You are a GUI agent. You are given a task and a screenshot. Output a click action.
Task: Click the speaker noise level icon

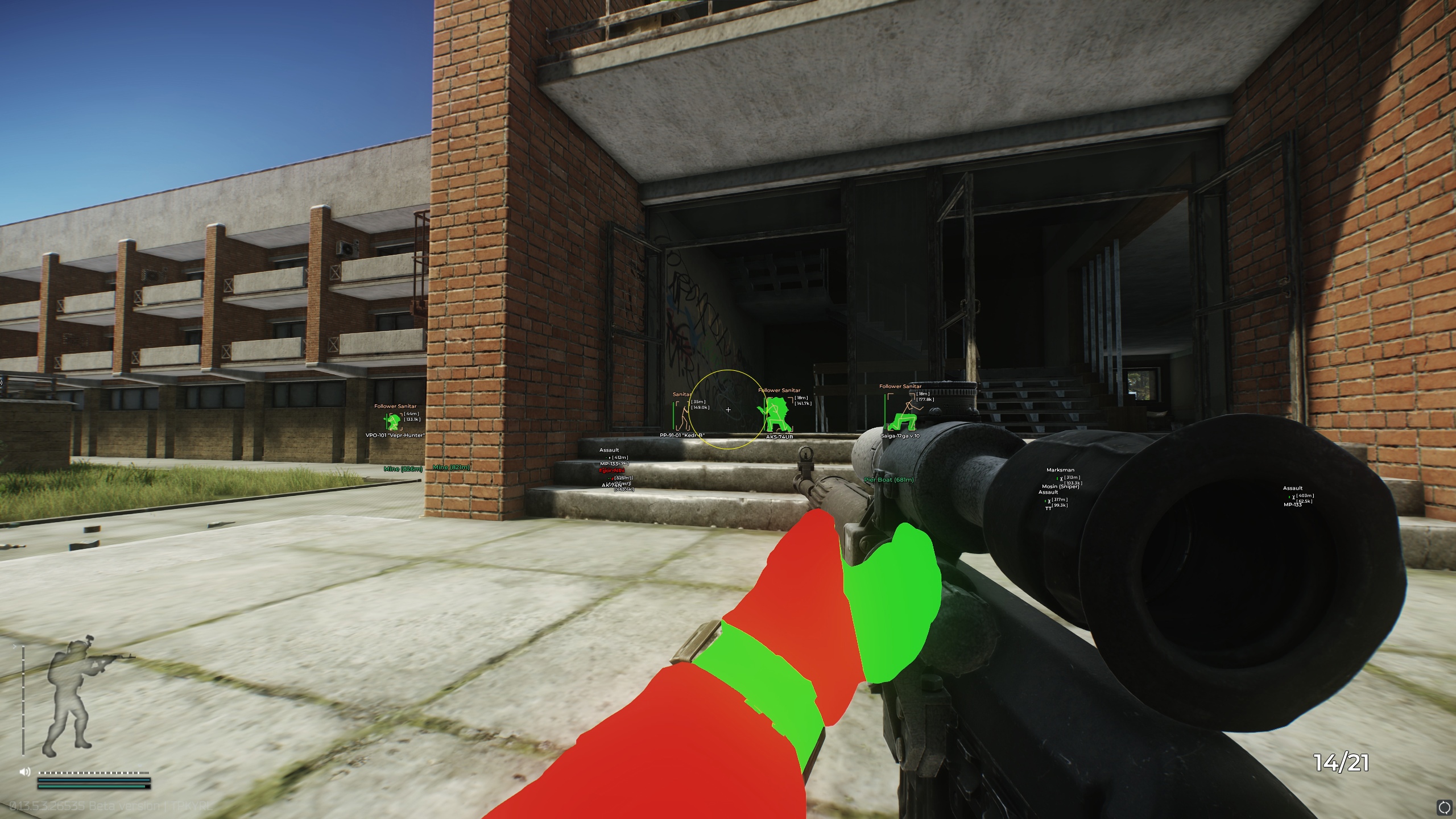(x=24, y=772)
